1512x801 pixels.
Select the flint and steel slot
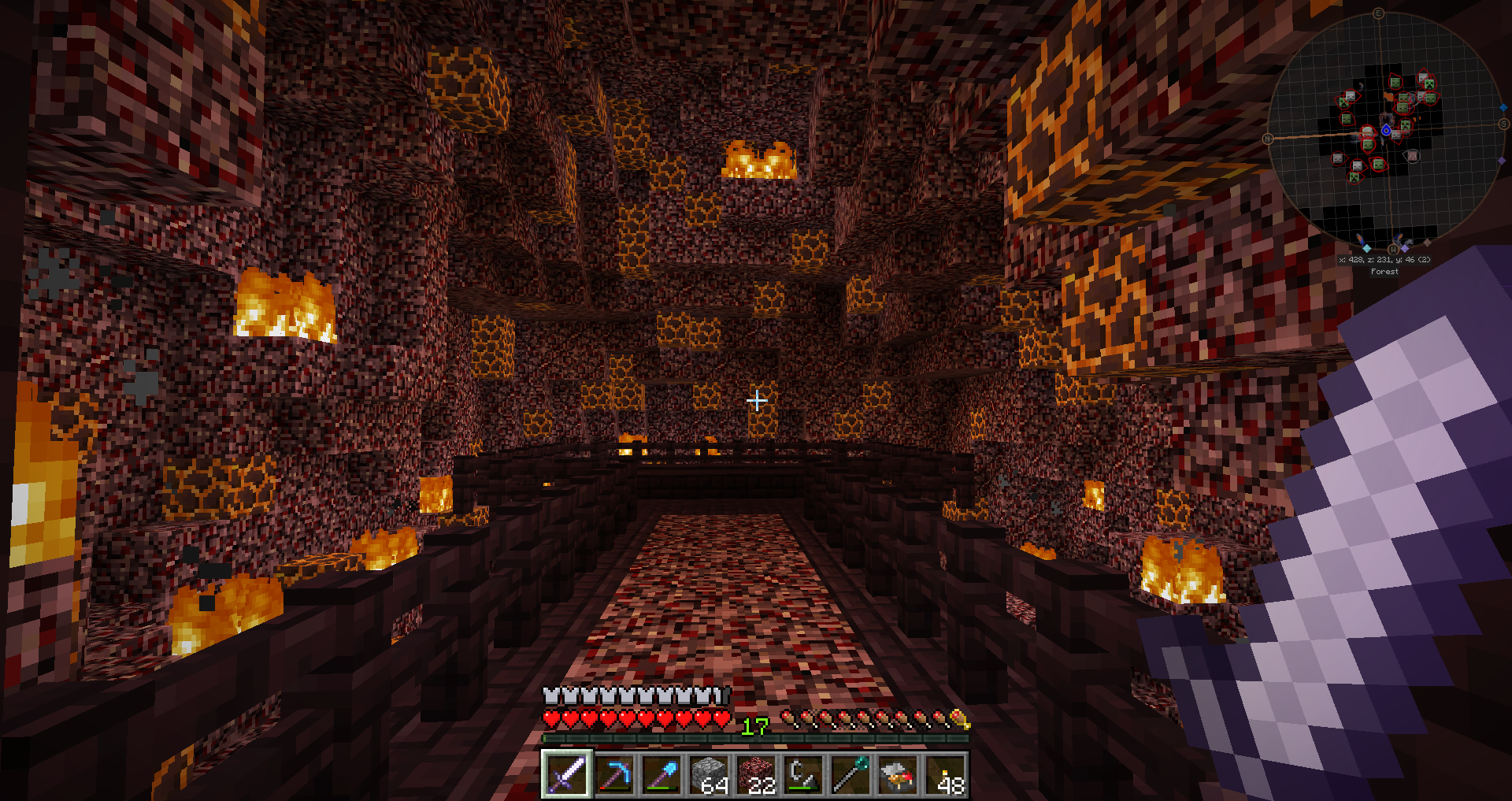coord(803,774)
